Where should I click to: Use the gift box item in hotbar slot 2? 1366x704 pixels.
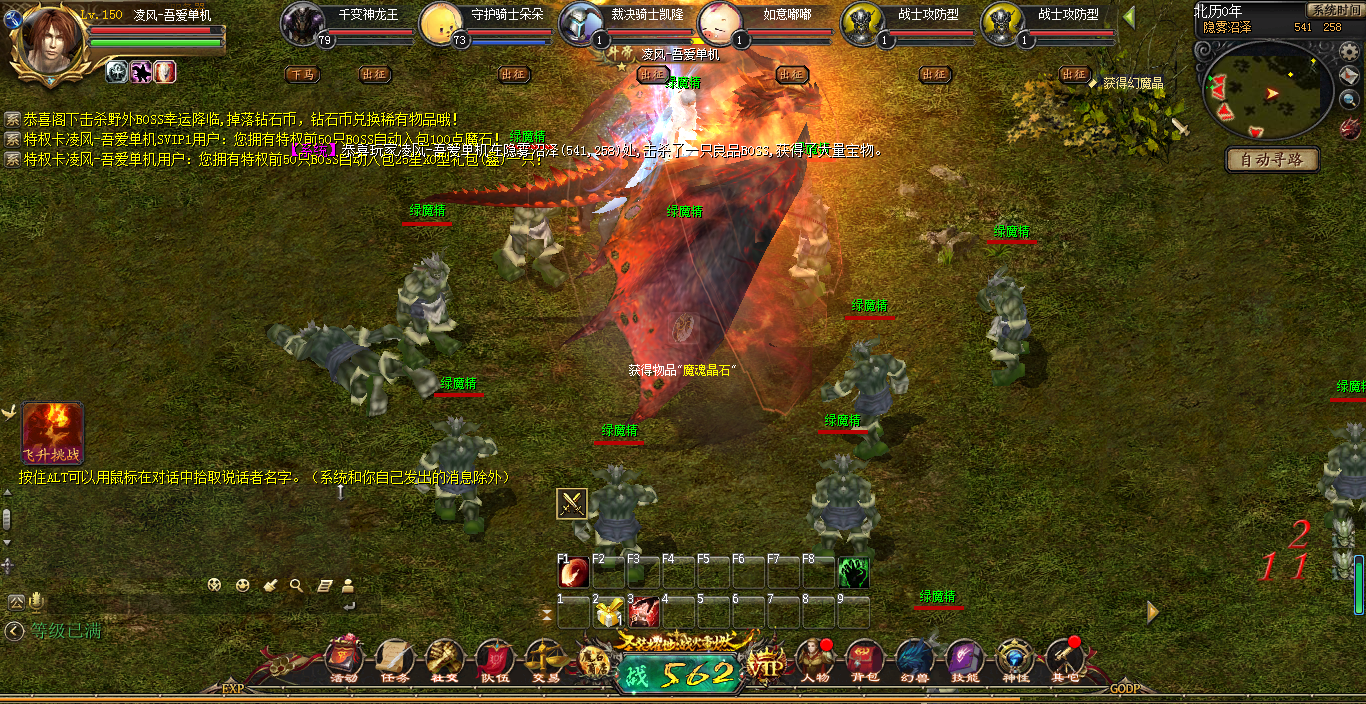click(x=609, y=613)
